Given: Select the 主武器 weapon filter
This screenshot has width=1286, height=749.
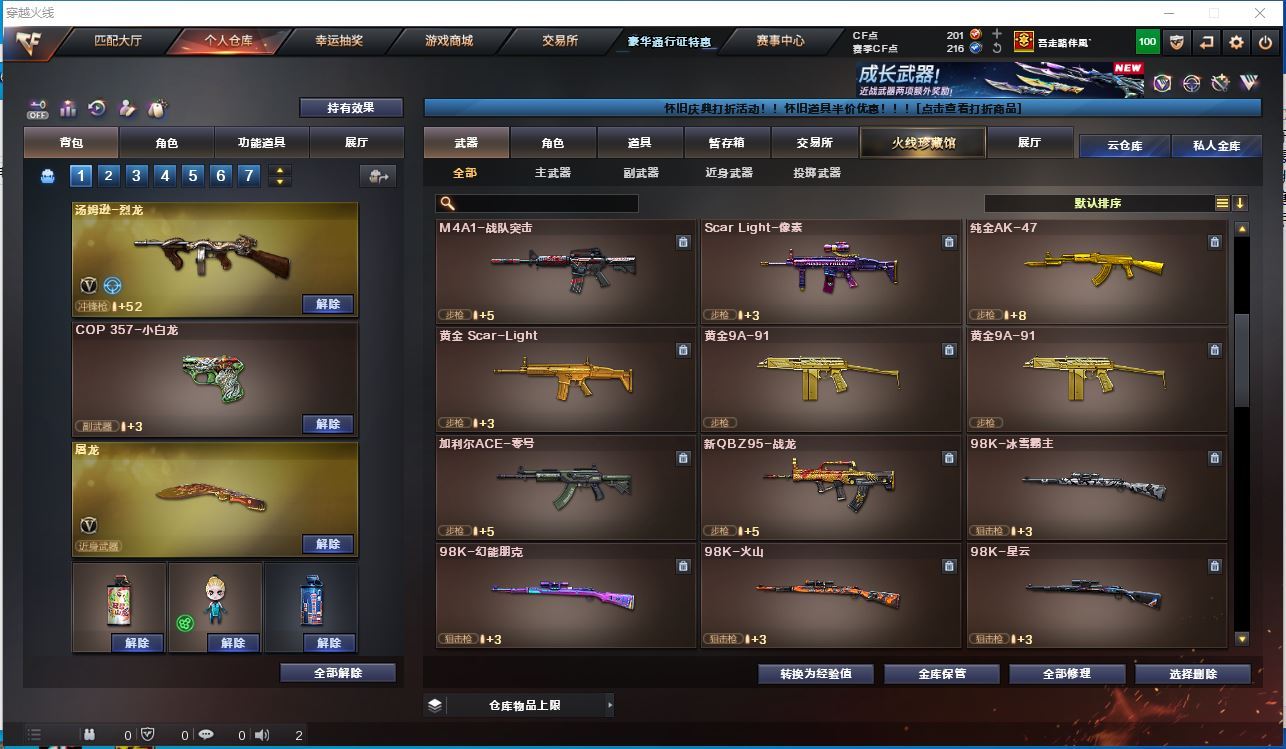Looking at the screenshot, I should pos(552,173).
